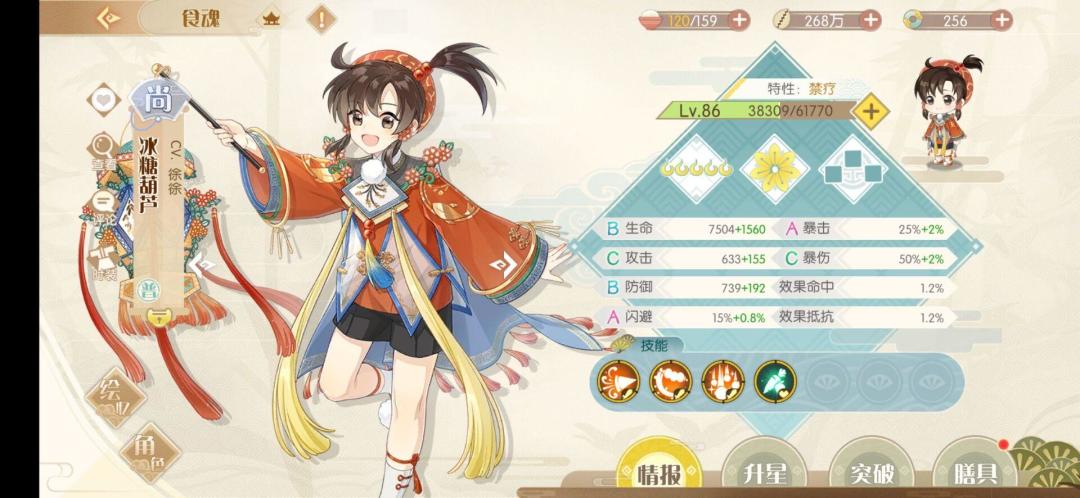This screenshot has width=1080, height=498.
Task: Tap the home icon beside 食魂
Action: 271,18
